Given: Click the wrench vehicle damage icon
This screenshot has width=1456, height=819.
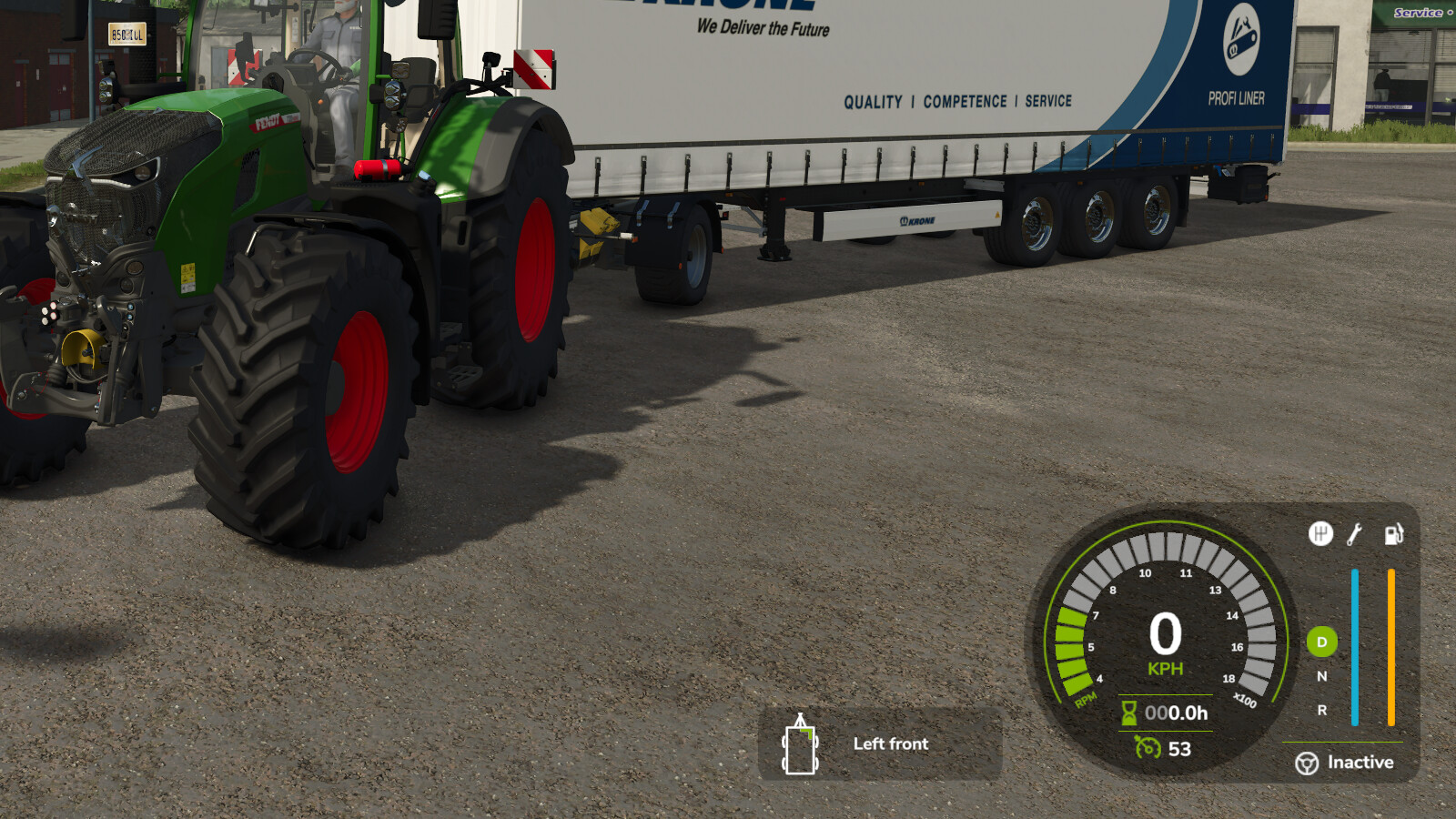Looking at the screenshot, I should 1355,535.
